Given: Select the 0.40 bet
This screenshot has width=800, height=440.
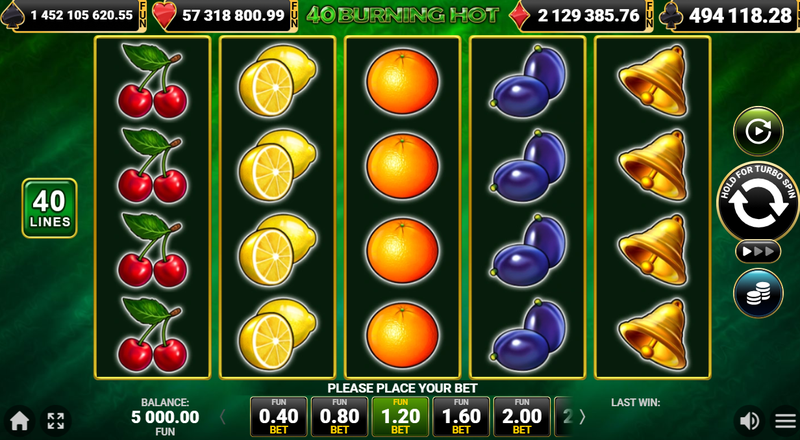Looking at the screenshot, I should pos(278,417).
